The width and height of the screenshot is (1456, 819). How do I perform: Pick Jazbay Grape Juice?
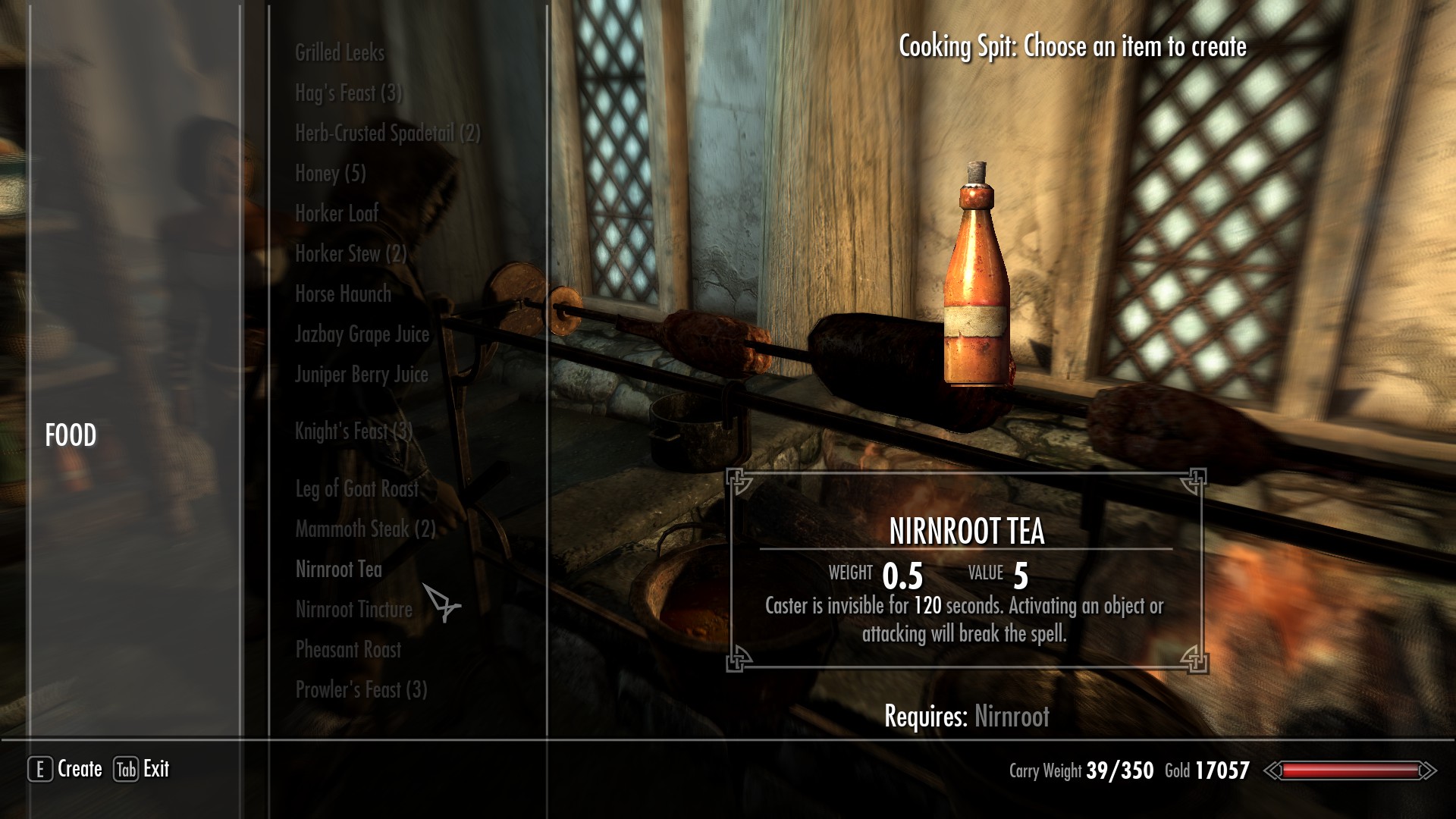362,334
